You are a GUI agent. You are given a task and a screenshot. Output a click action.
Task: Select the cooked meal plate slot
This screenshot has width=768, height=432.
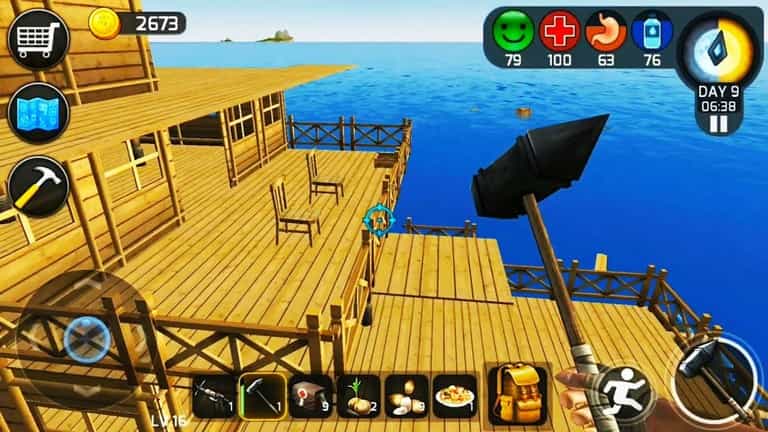click(455, 397)
